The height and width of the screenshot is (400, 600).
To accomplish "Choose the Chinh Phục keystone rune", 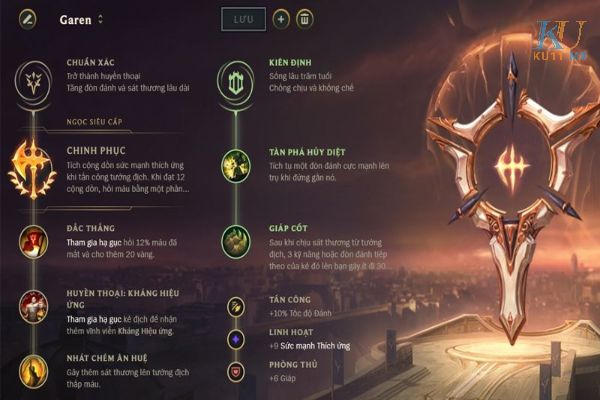I will click(x=34, y=167).
